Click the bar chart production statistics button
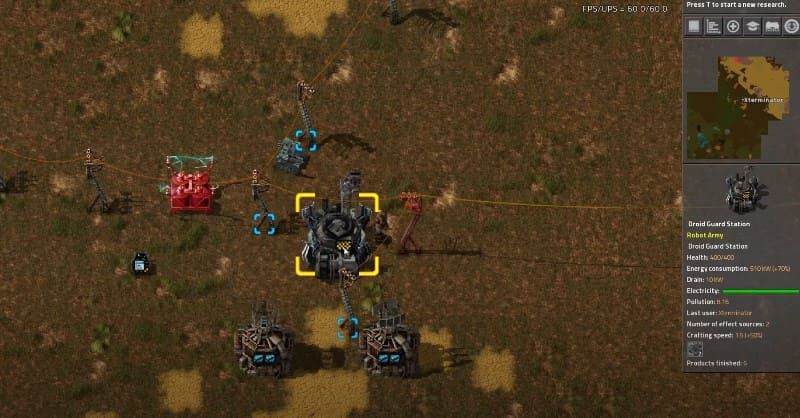The height and width of the screenshot is (418, 800). 714,27
